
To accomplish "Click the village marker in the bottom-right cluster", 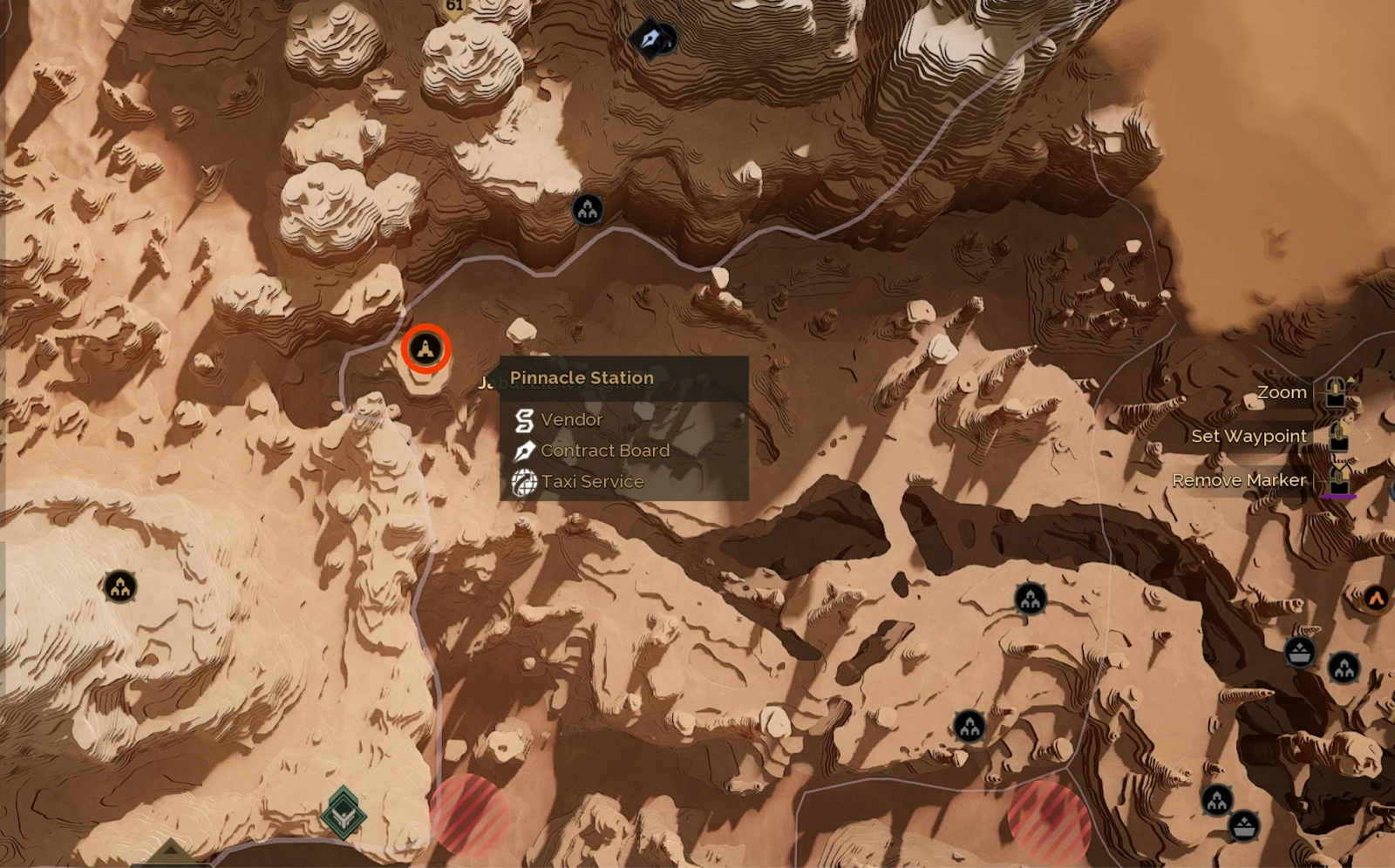I will click(1217, 797).
